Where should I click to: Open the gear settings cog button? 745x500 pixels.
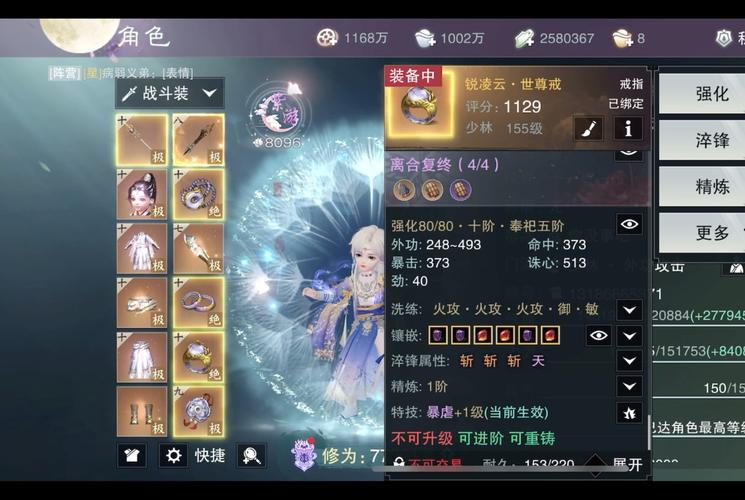[x=174, y=455]
